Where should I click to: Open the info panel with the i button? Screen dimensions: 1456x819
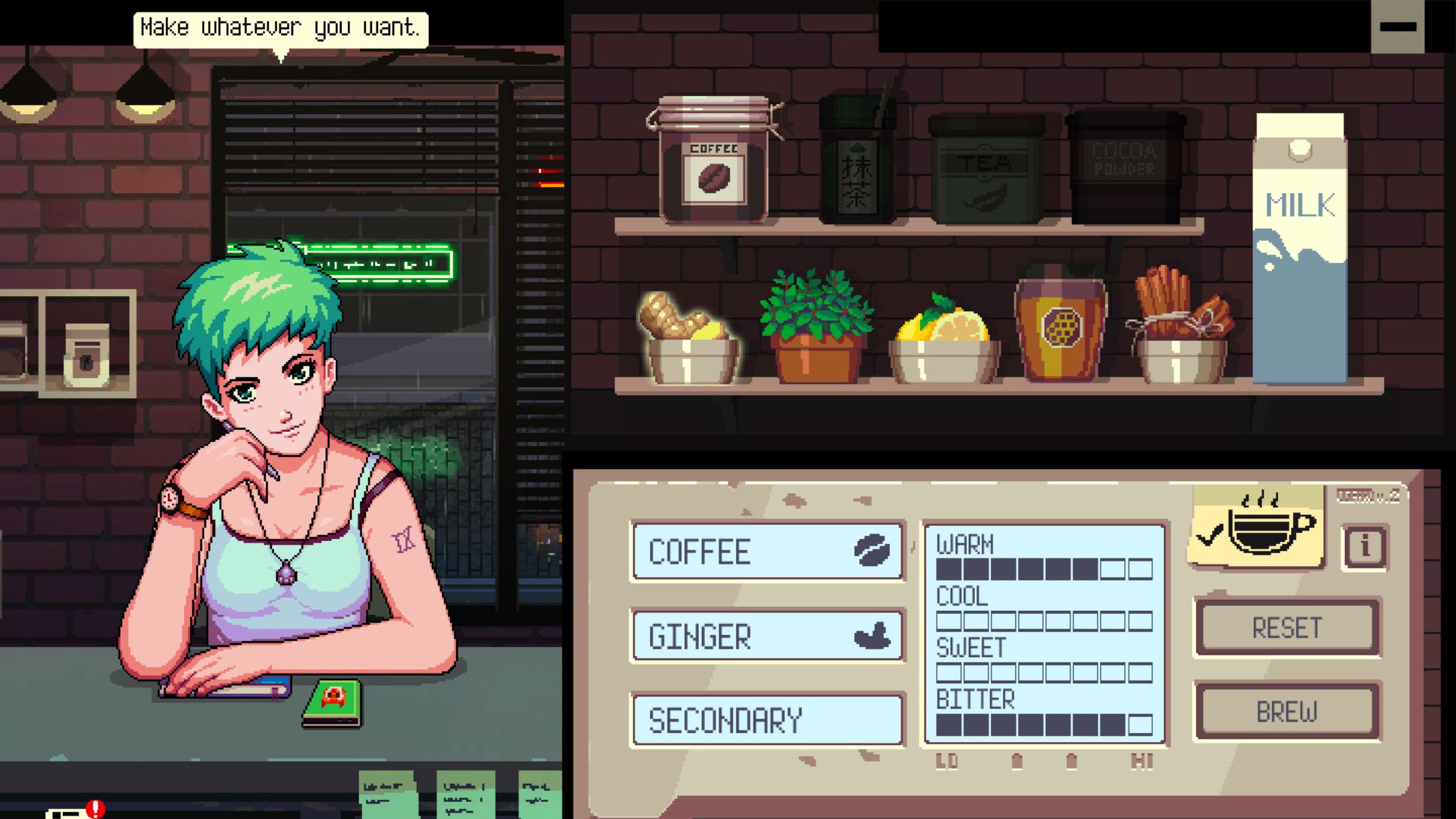coord(1365,547)
